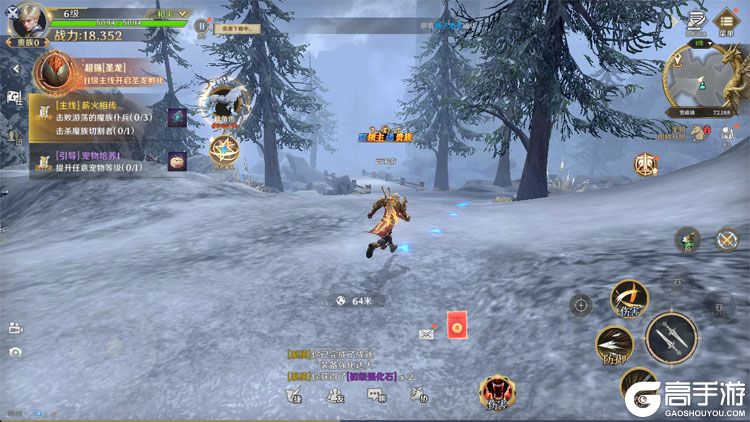
Task: Tap the crossed swords icon on right edge
Action: tap(726, 240)
